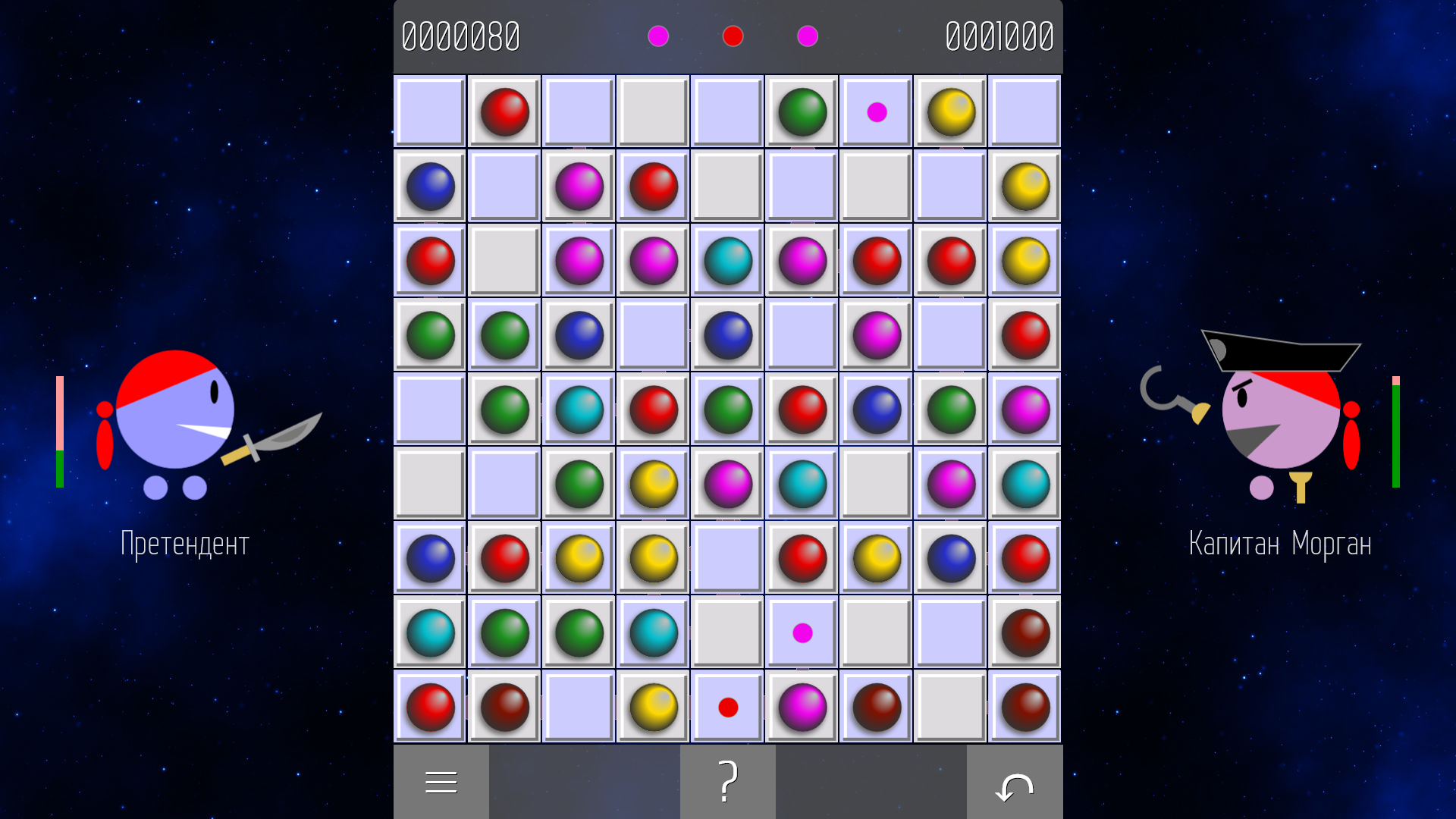Click the small red spawn dot in bottom row
Viewport: 1456px width, 819px height.
(x=728, y=706)
